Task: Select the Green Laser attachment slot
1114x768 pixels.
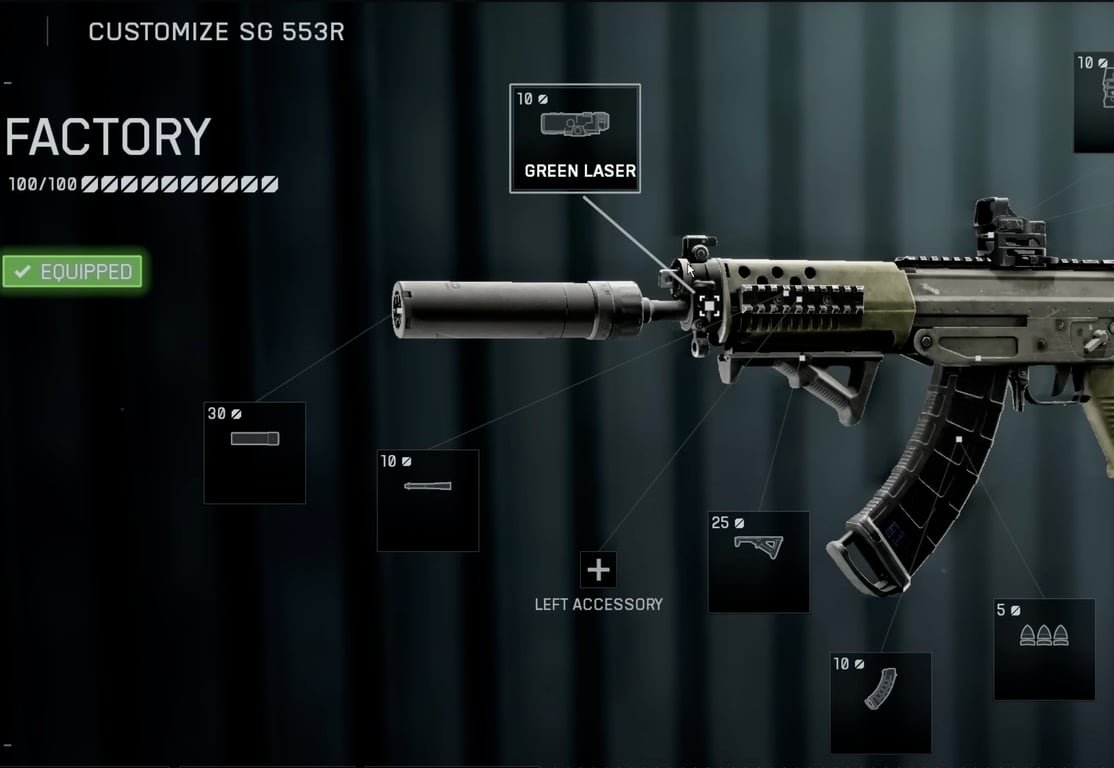Action: point(575,138)
